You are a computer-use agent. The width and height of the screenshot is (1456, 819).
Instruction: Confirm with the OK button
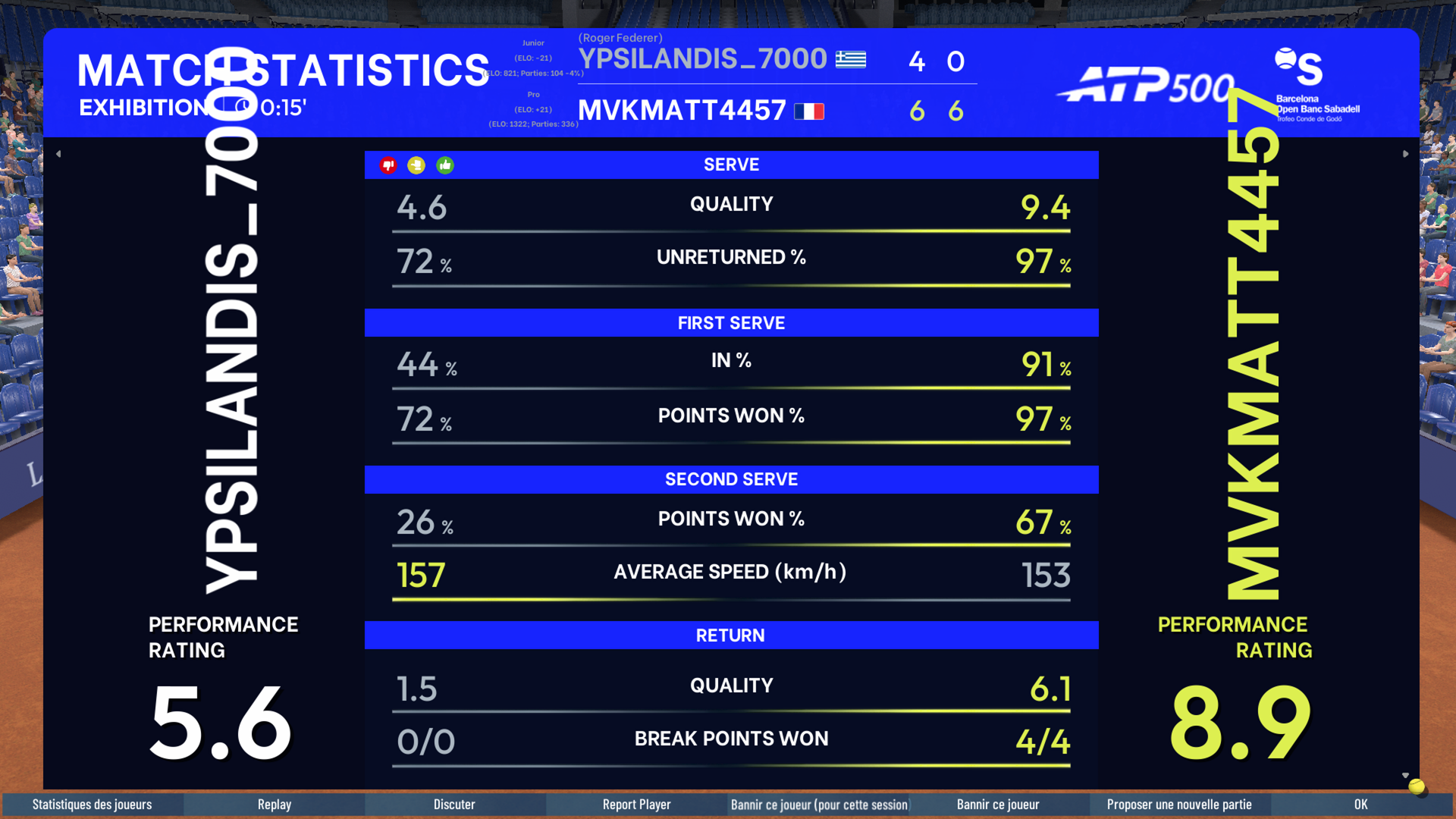1360,805
